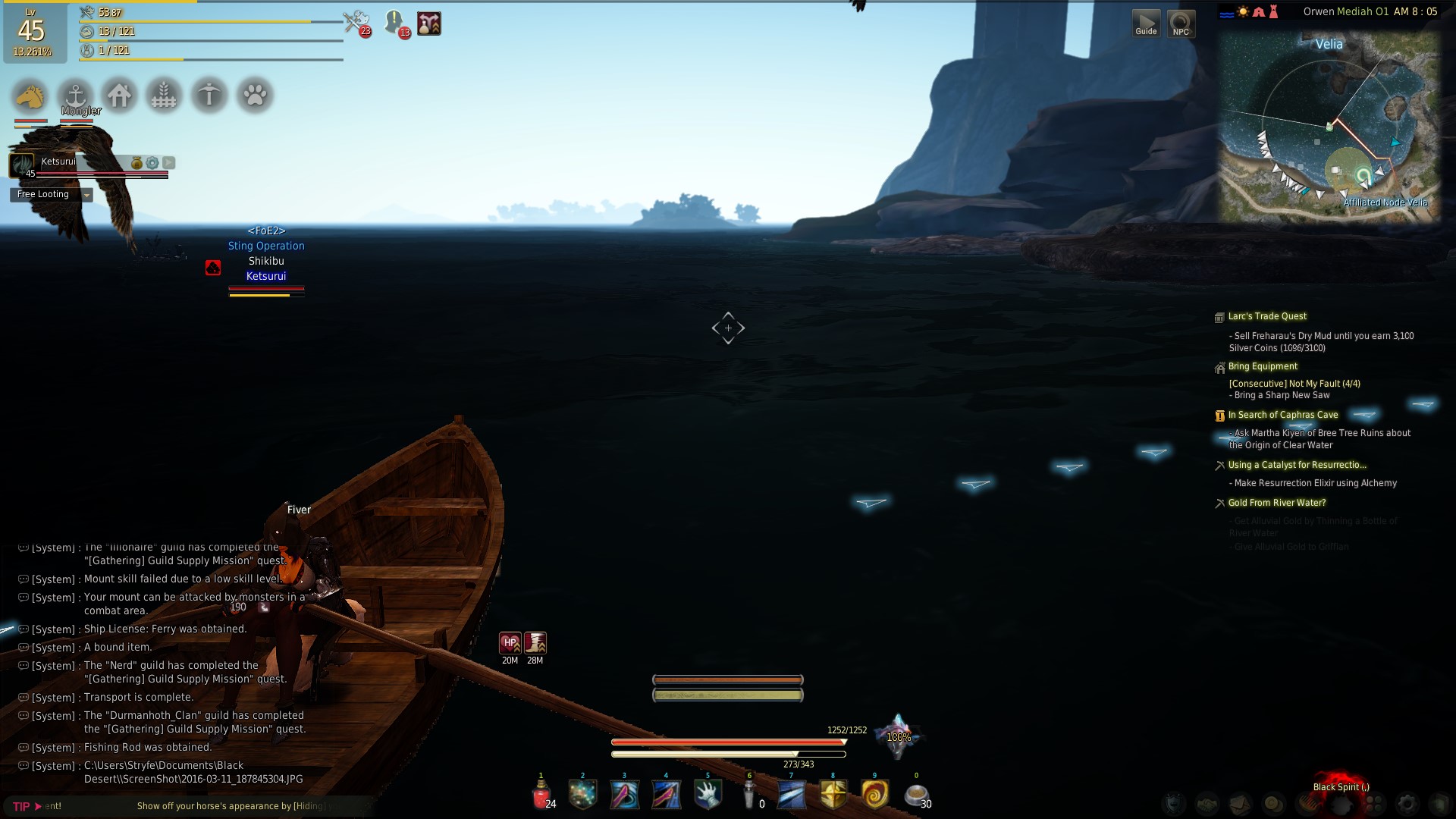Open the garden fence icon
Image resolution: width=1456 pixels, height=819 pixels.
pos(164,96)
